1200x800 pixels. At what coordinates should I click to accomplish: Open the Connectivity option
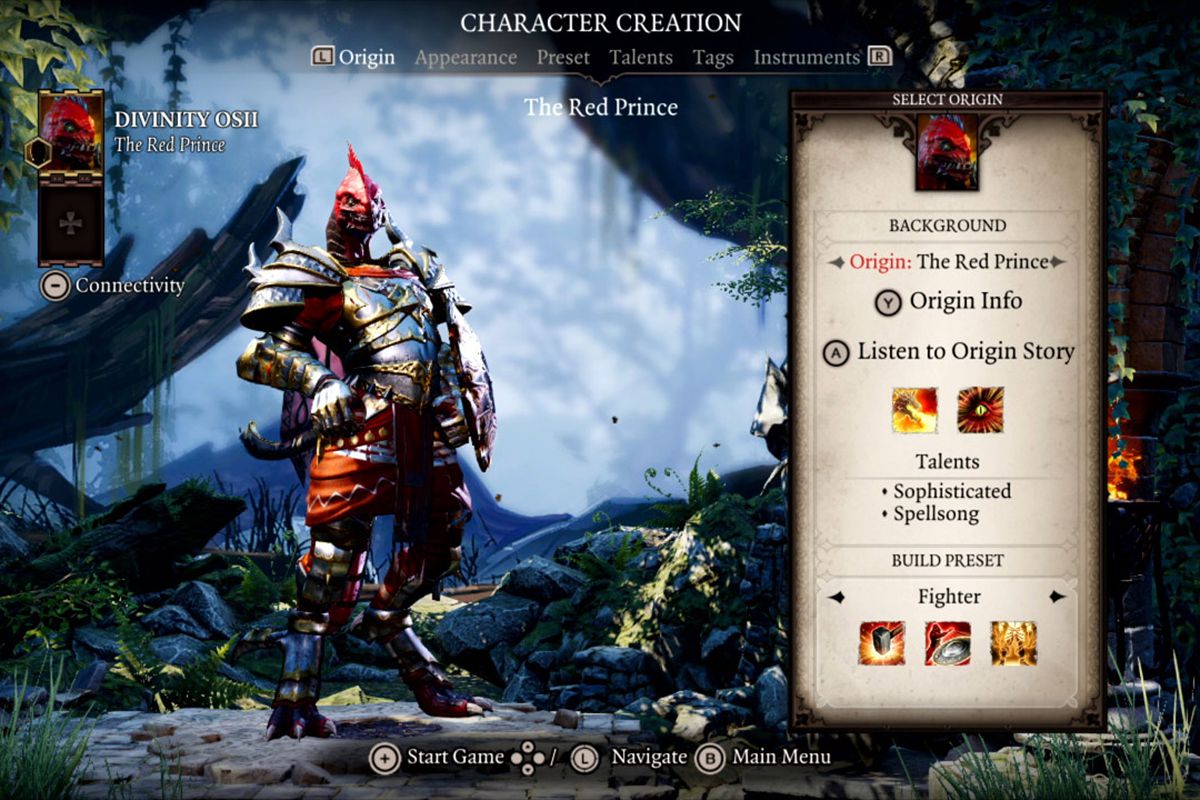(114, 286)
